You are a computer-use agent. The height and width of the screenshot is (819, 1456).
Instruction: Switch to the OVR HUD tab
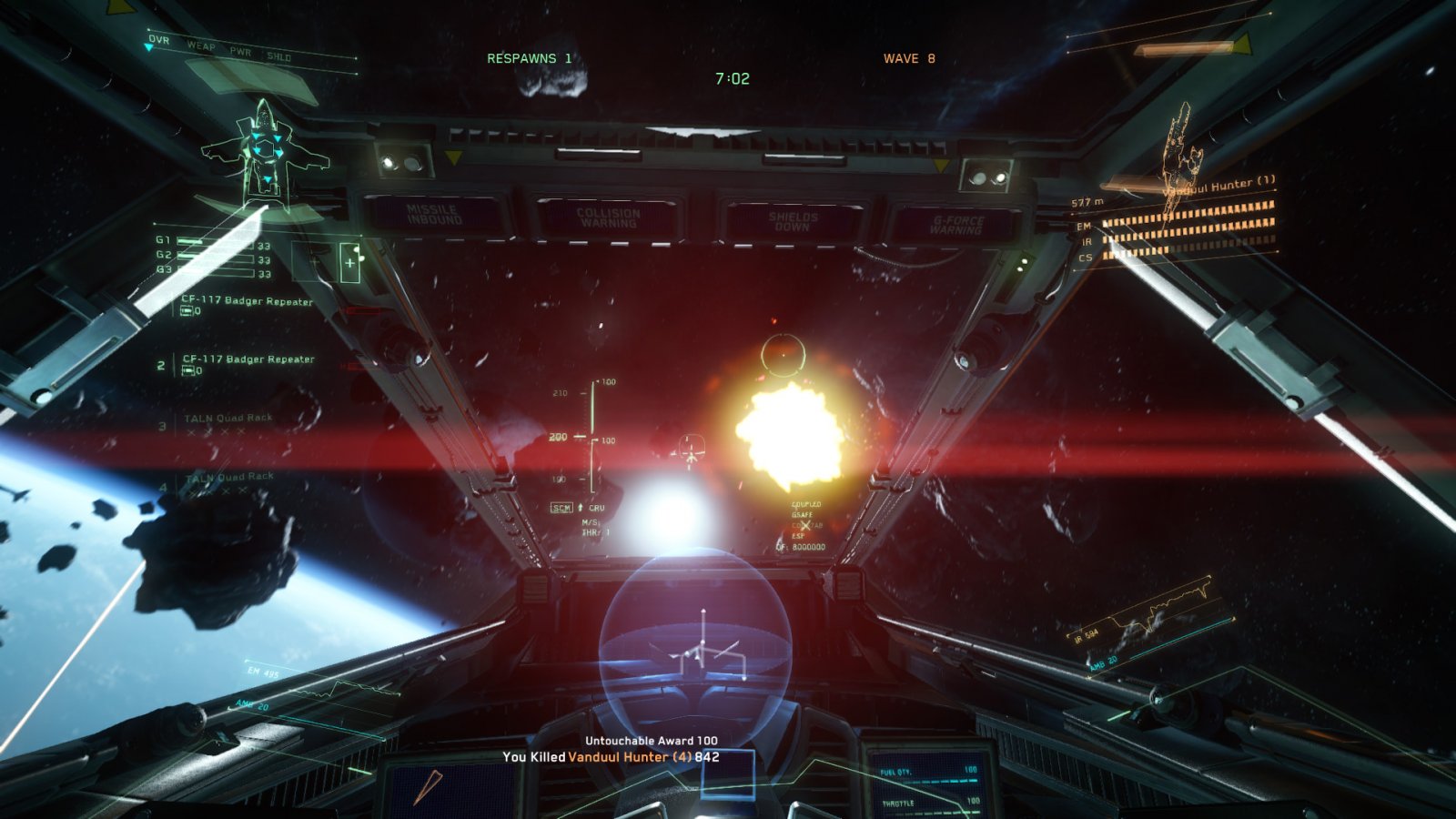click(159, 40)
